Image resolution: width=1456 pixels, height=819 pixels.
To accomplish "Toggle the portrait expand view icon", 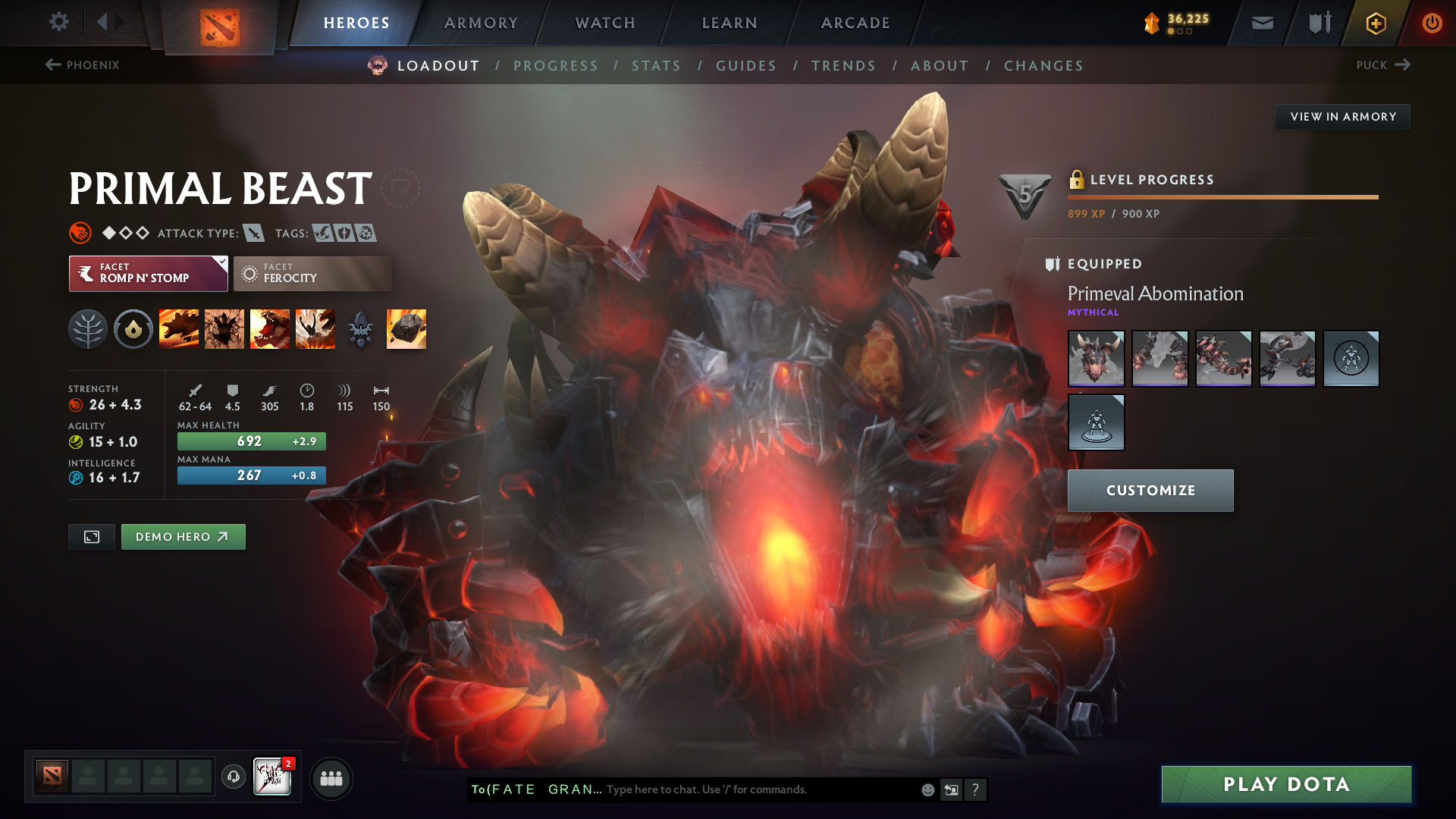I will [91, 536].
